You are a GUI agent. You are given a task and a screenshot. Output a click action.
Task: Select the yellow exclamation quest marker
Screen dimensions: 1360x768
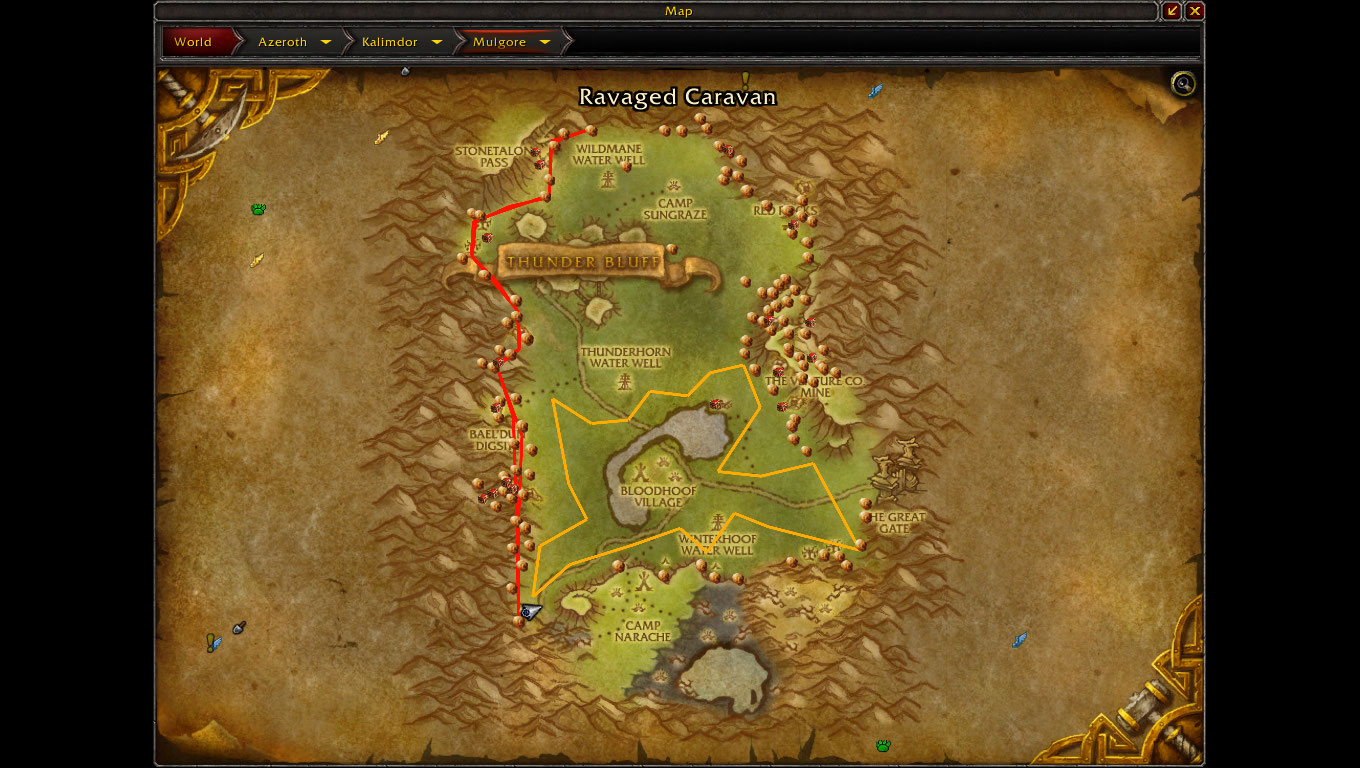[745, 78]
